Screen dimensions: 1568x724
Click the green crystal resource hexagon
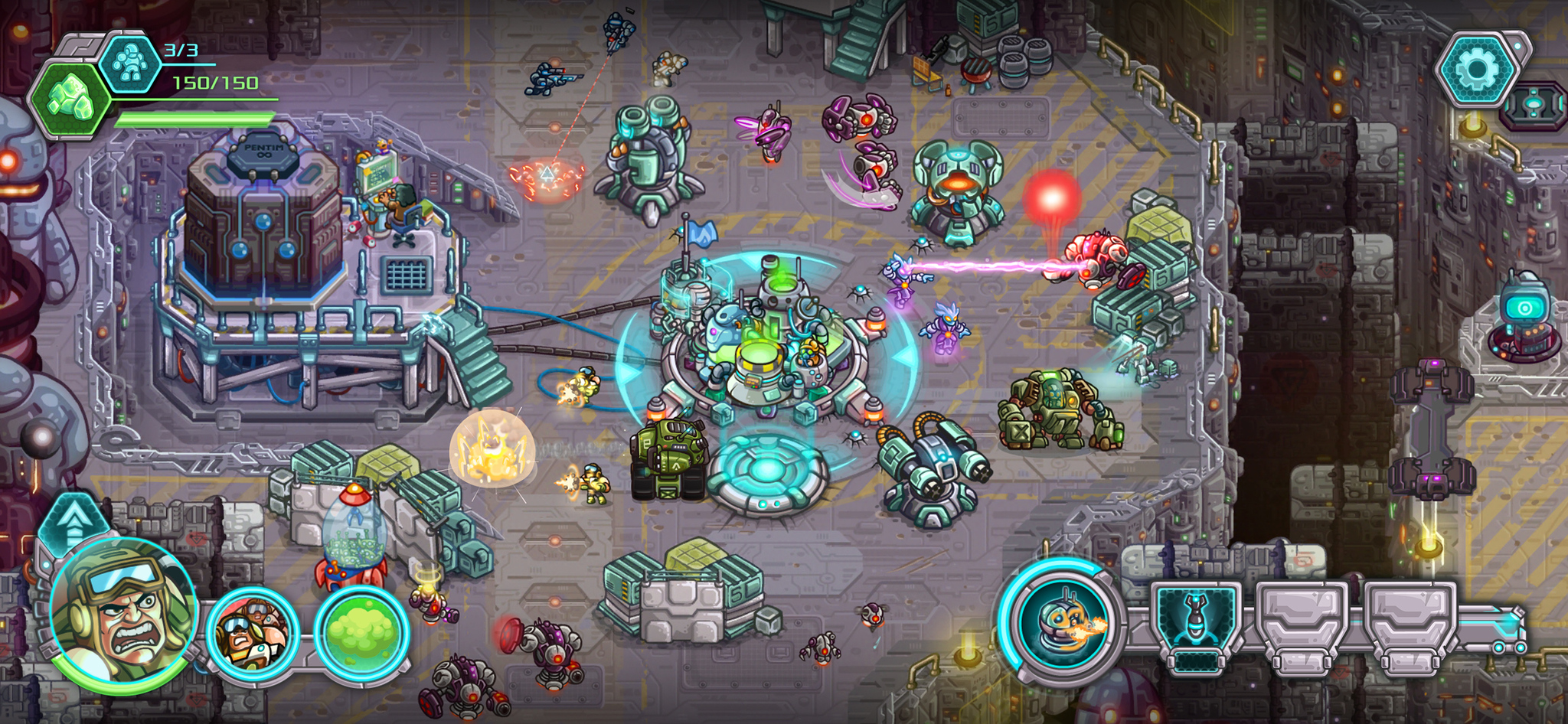click(71, 100)
